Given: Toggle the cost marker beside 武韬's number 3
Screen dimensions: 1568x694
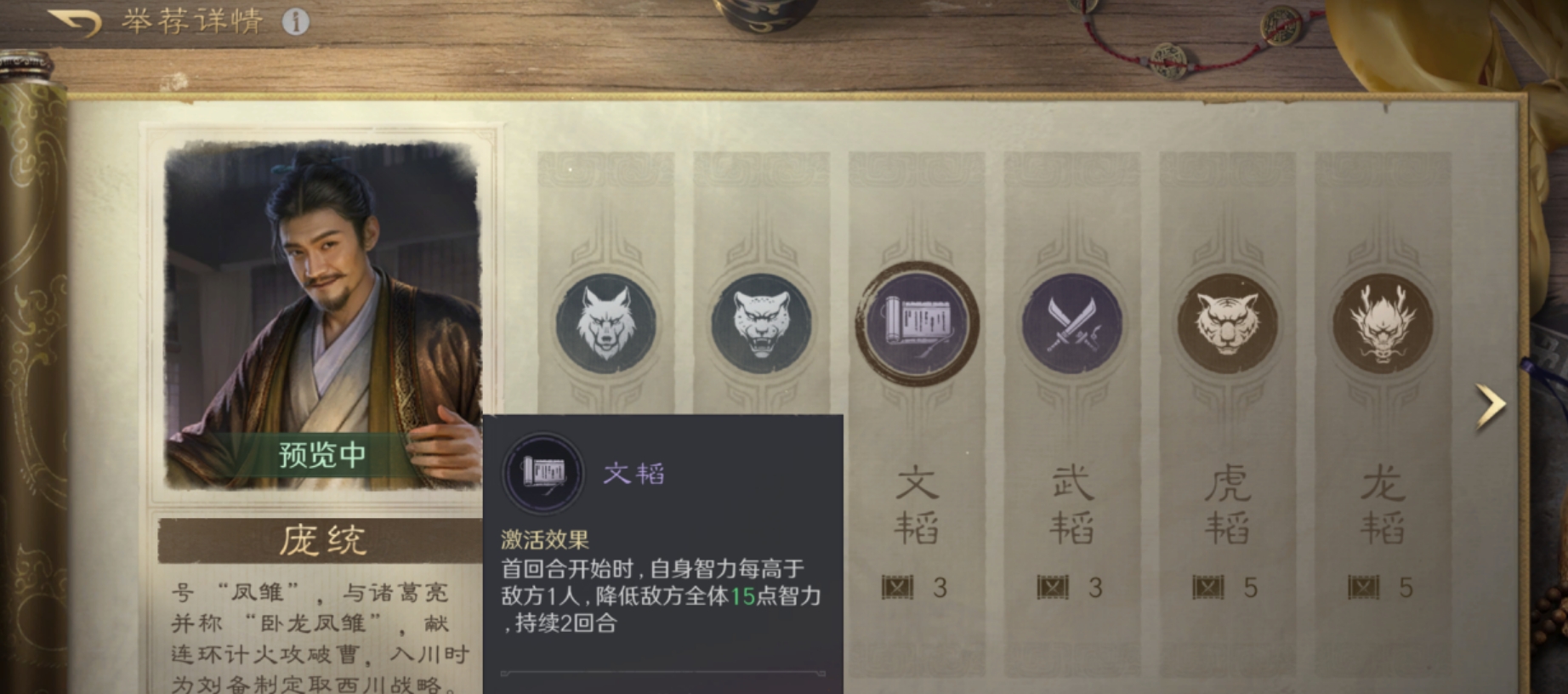Looking at the screenshot, I should 1052,587.
